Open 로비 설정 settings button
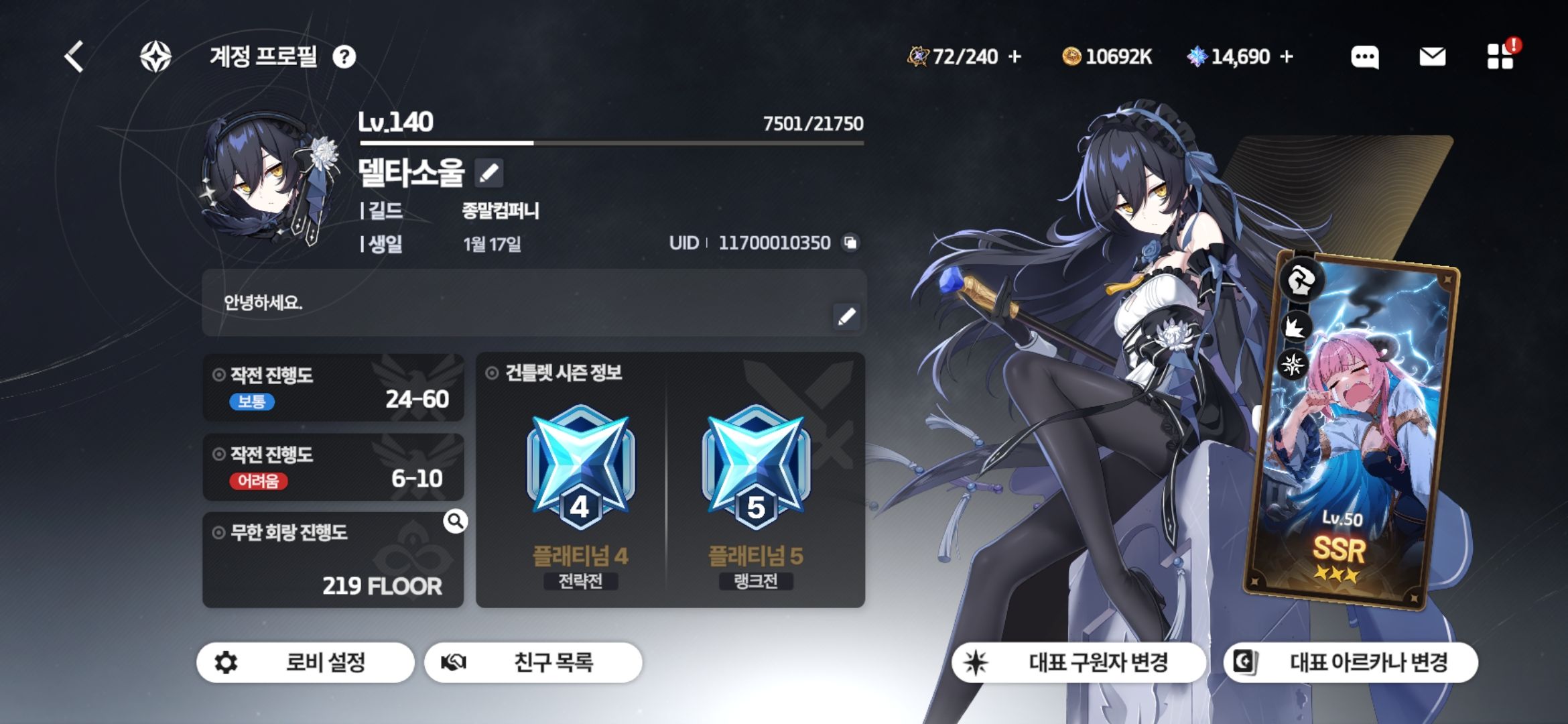Viewport: 1568px width, 724px height. tap(305, 660)
